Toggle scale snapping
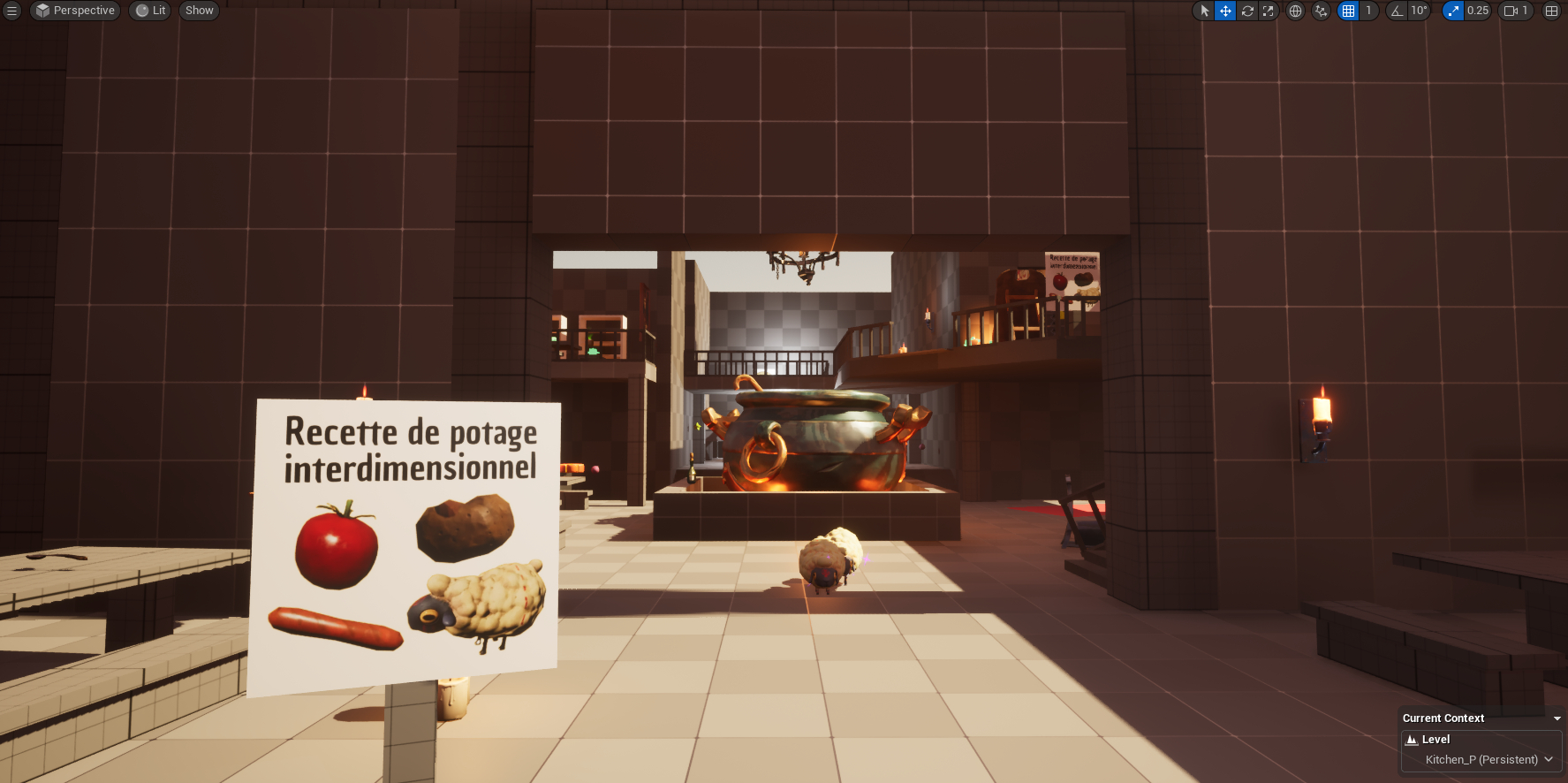1568x783 pixels. tap(1453, 11)
